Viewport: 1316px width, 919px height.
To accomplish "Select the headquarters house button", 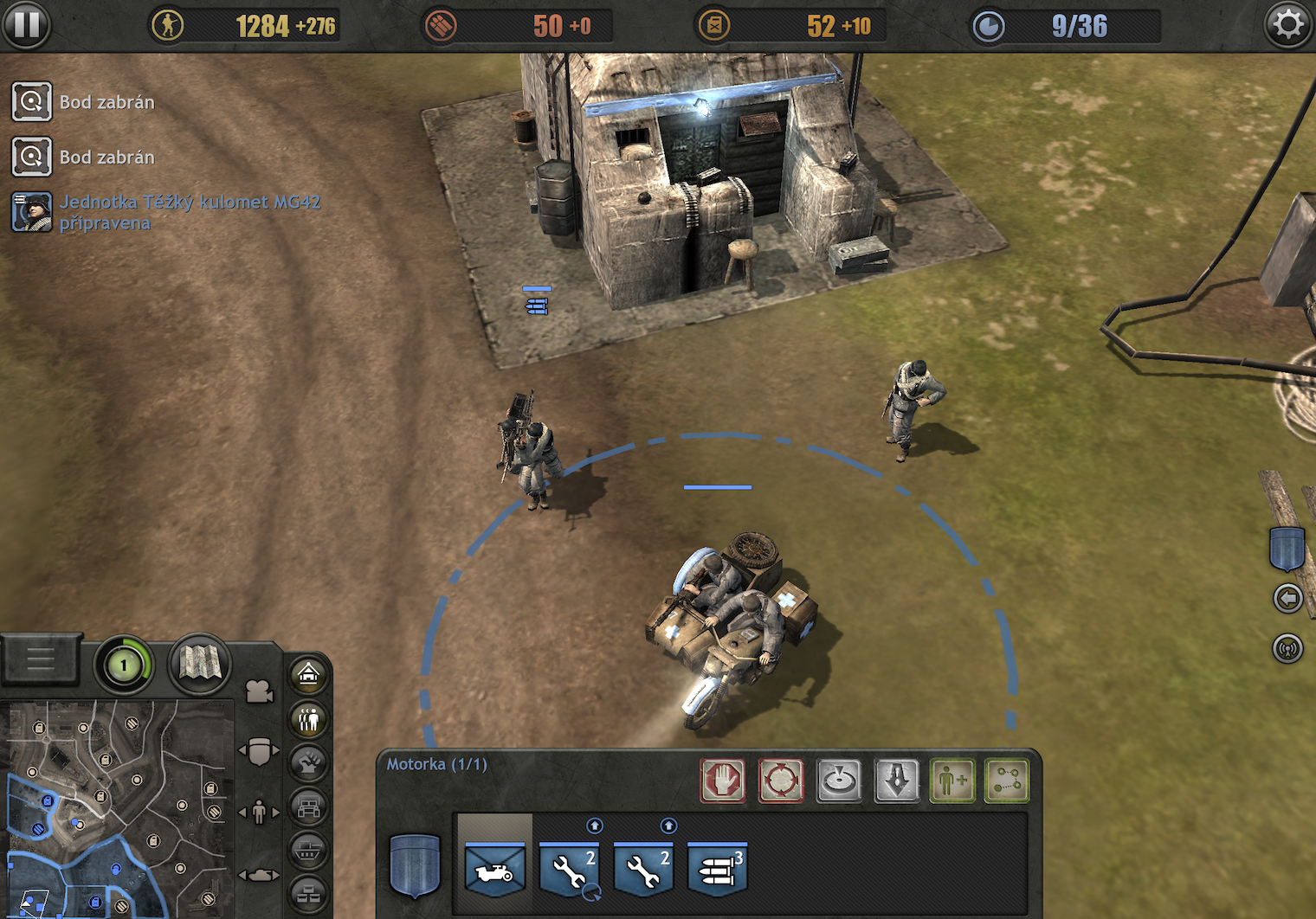I will click(309, 674).
